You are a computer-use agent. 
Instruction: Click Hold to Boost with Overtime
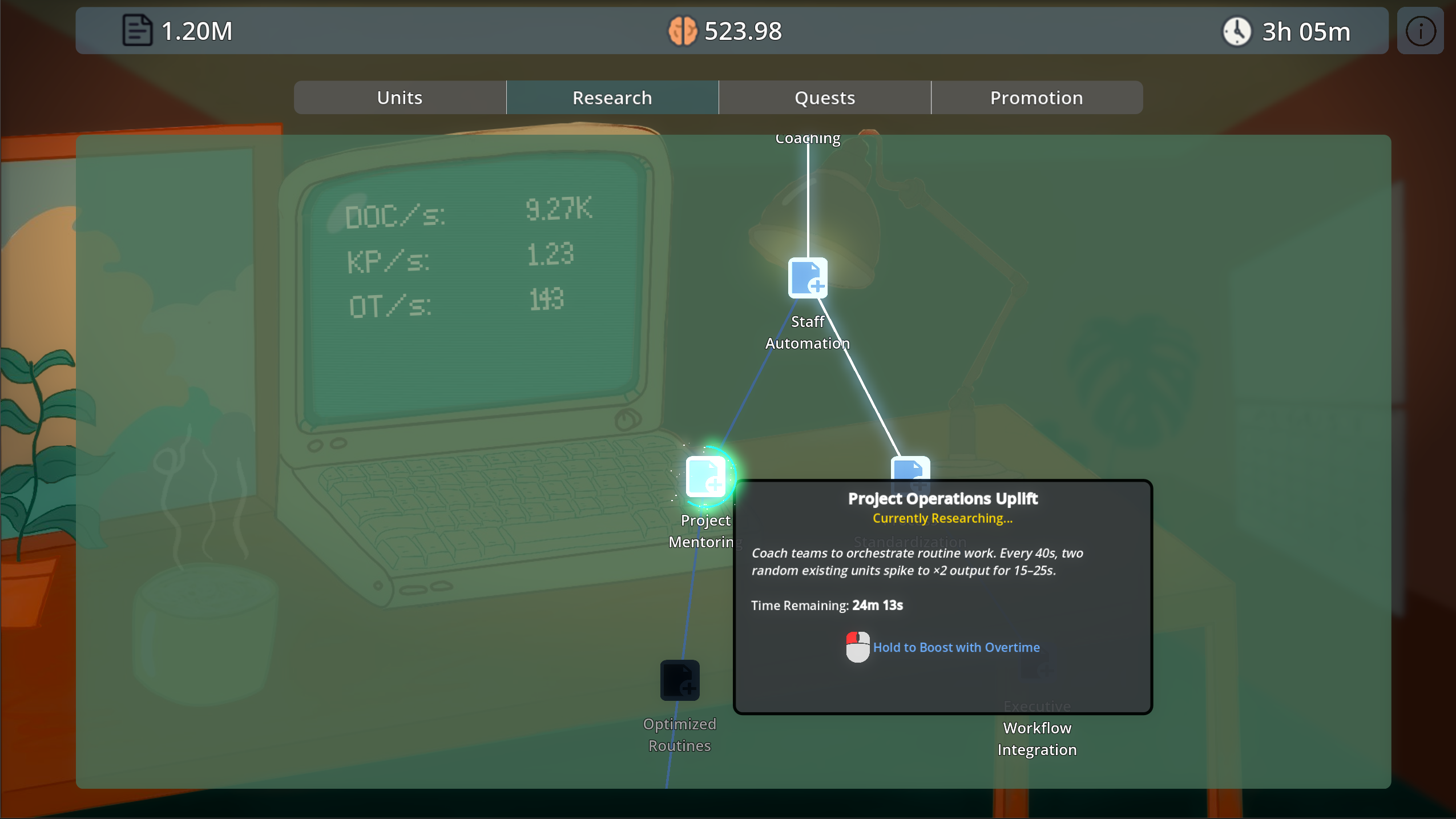[x=956, y=647]
